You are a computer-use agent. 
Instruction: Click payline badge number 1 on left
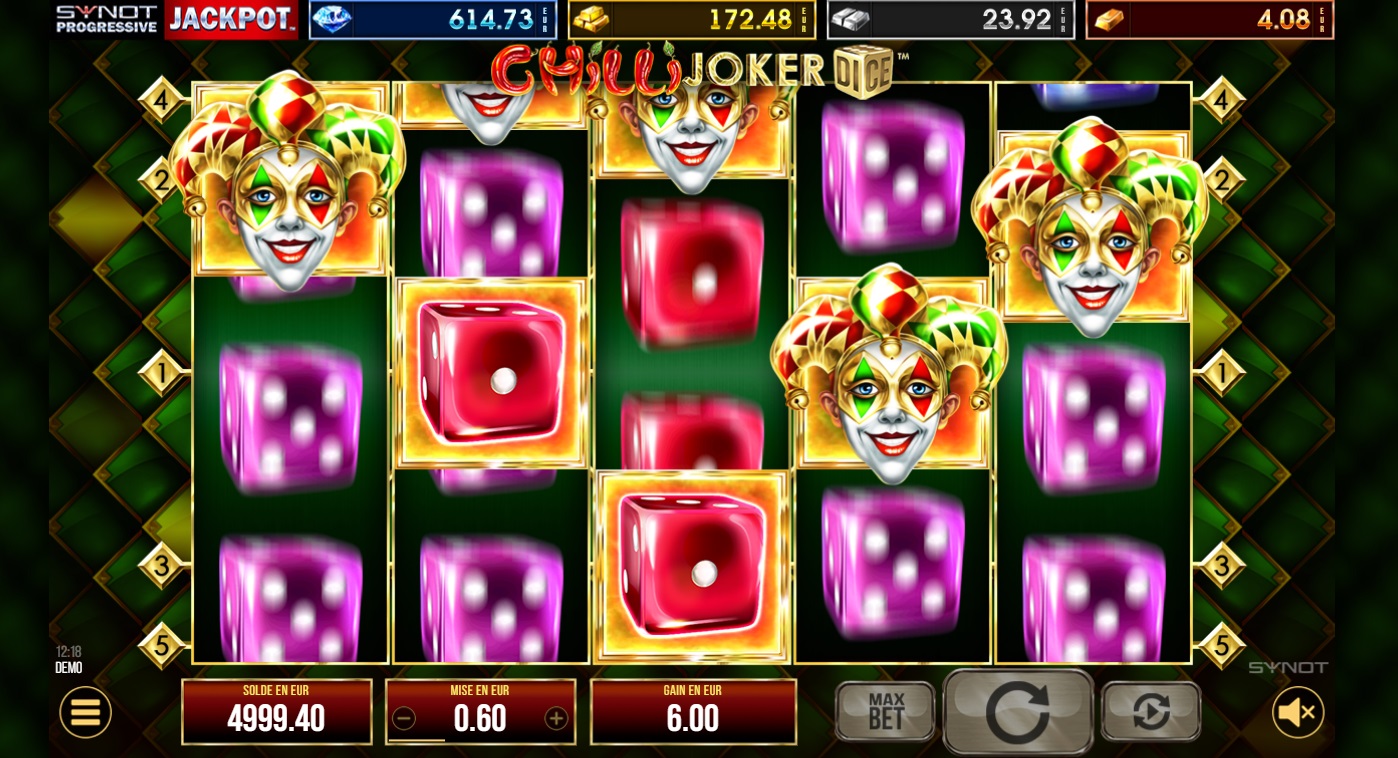pos(163,372)
